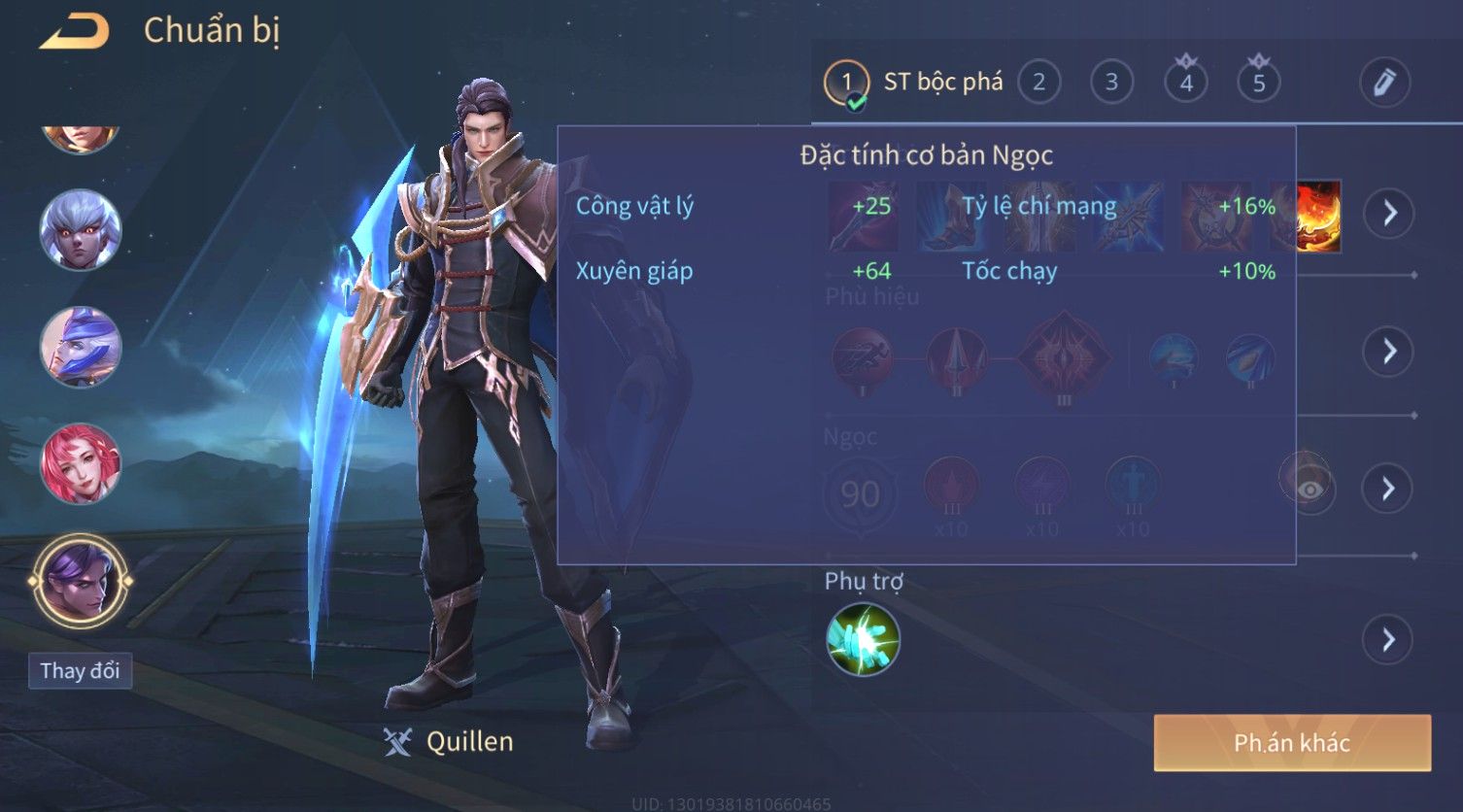The width and height of the screenshot is (1463, 812).
Task: Select the green support spell icon
Action: point(863,640)
